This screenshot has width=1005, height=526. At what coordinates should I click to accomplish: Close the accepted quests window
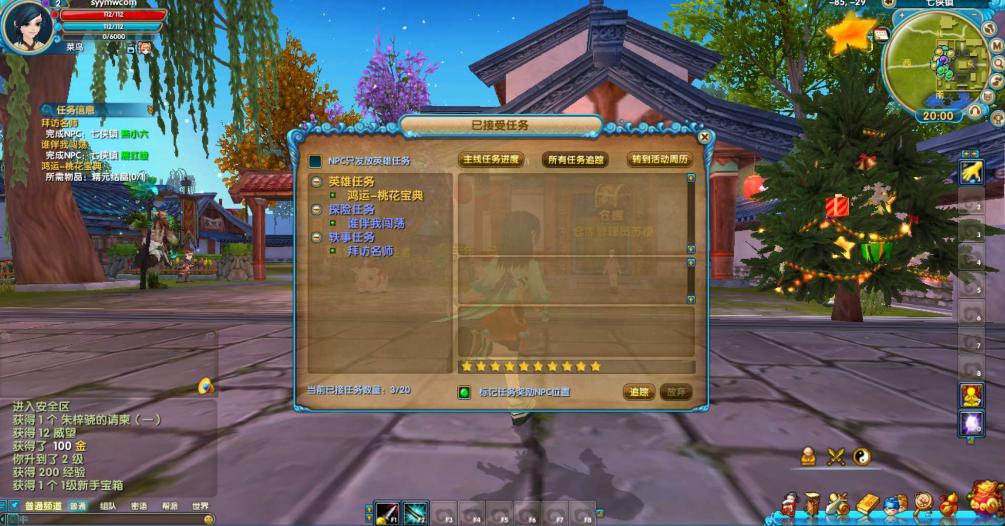click(704, 137)
